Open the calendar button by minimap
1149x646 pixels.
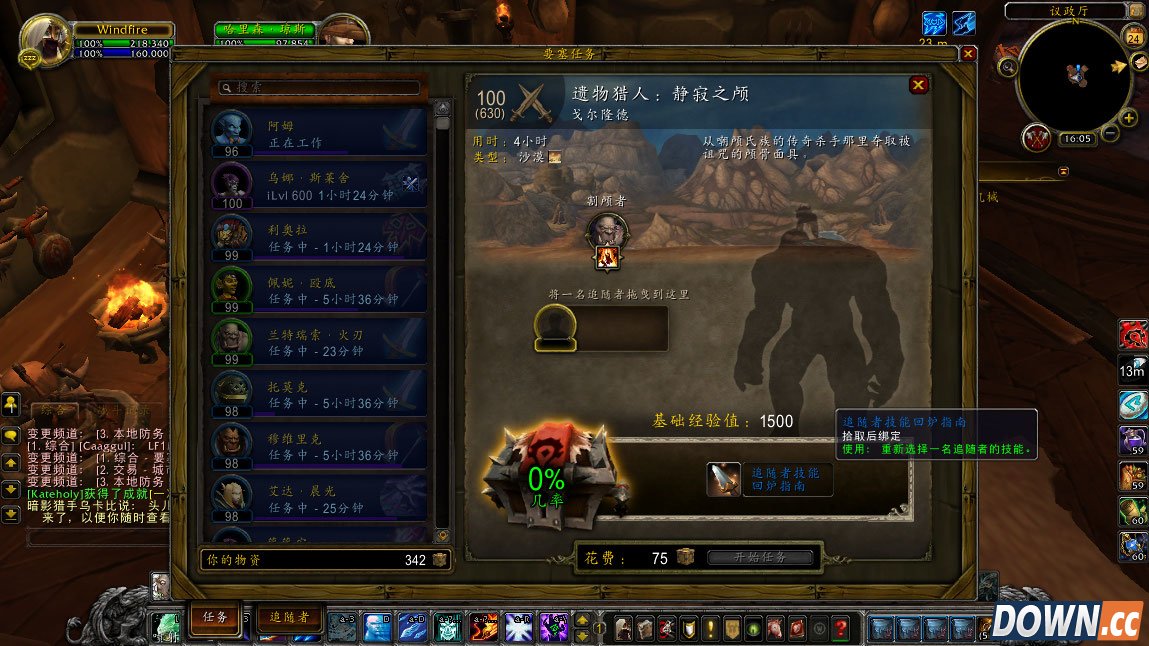pyautogui.click(x=1134, y=38)
